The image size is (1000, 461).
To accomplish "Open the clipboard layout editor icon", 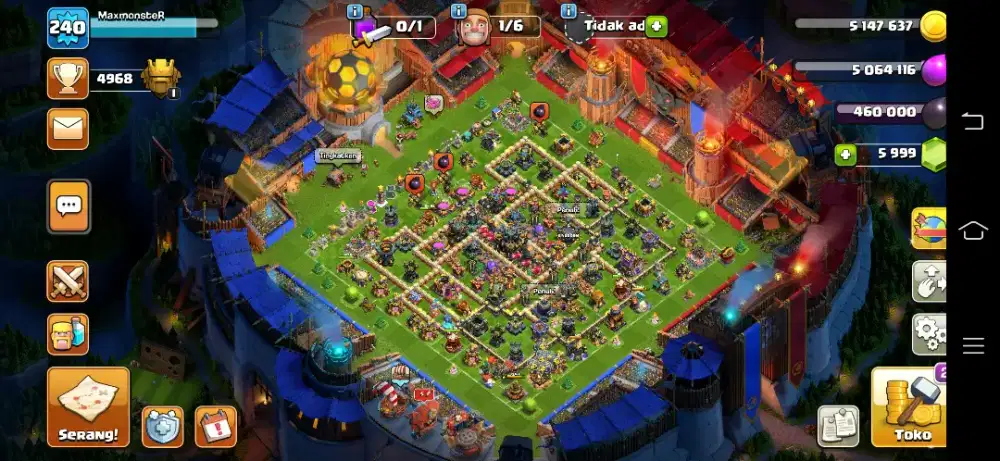I will point(838,426).
